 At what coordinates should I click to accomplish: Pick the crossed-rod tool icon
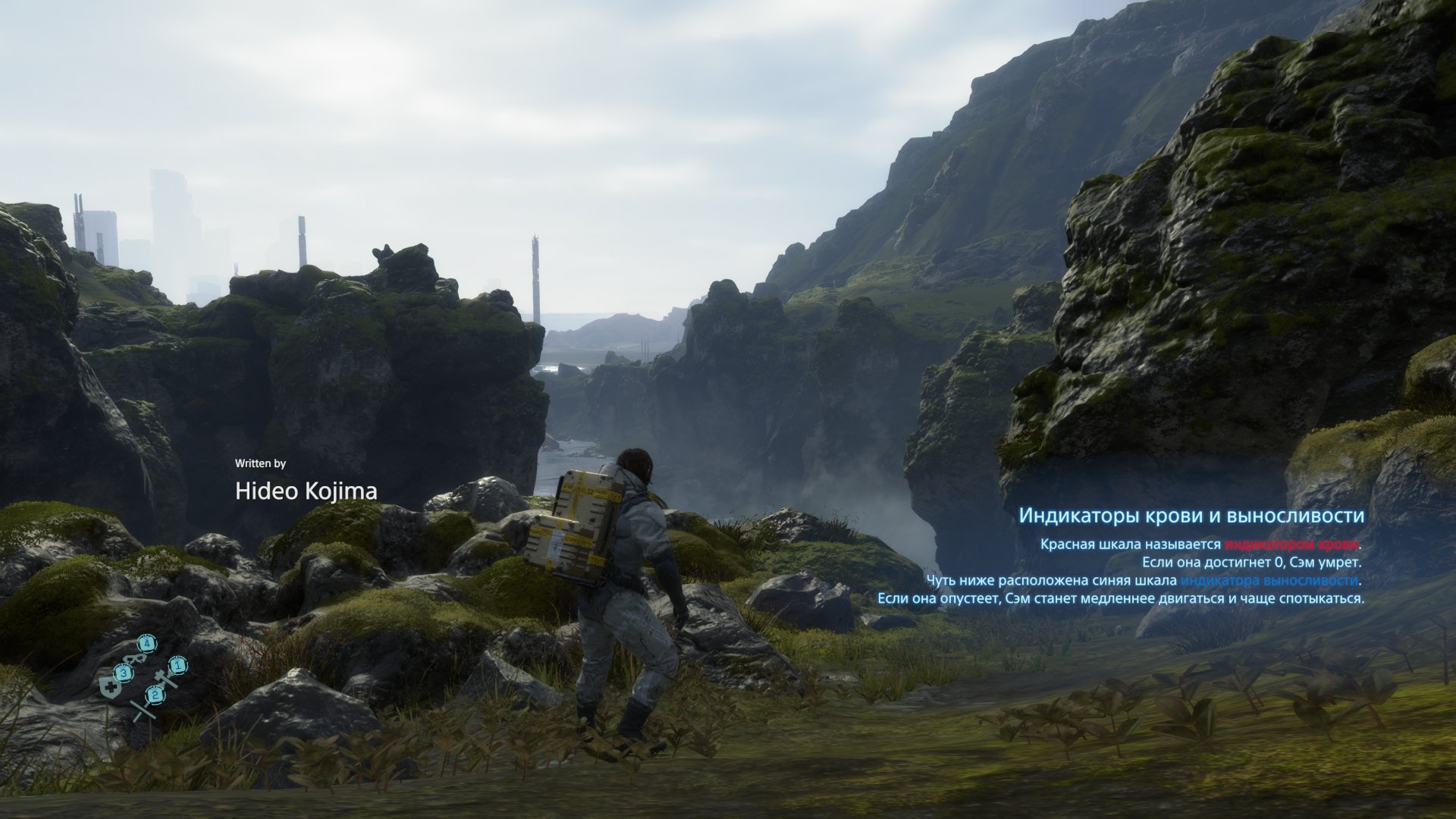(x=143, y=709)
